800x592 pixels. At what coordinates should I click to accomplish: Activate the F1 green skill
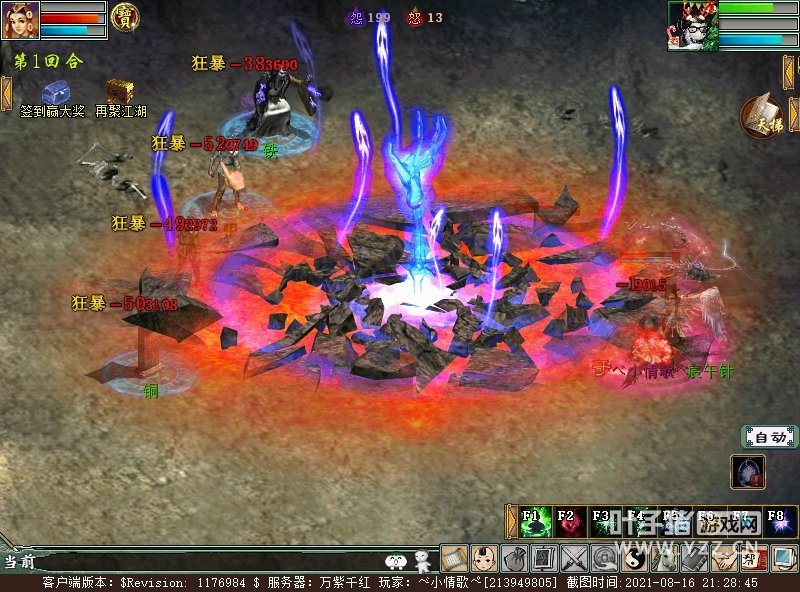pos(535,521)
